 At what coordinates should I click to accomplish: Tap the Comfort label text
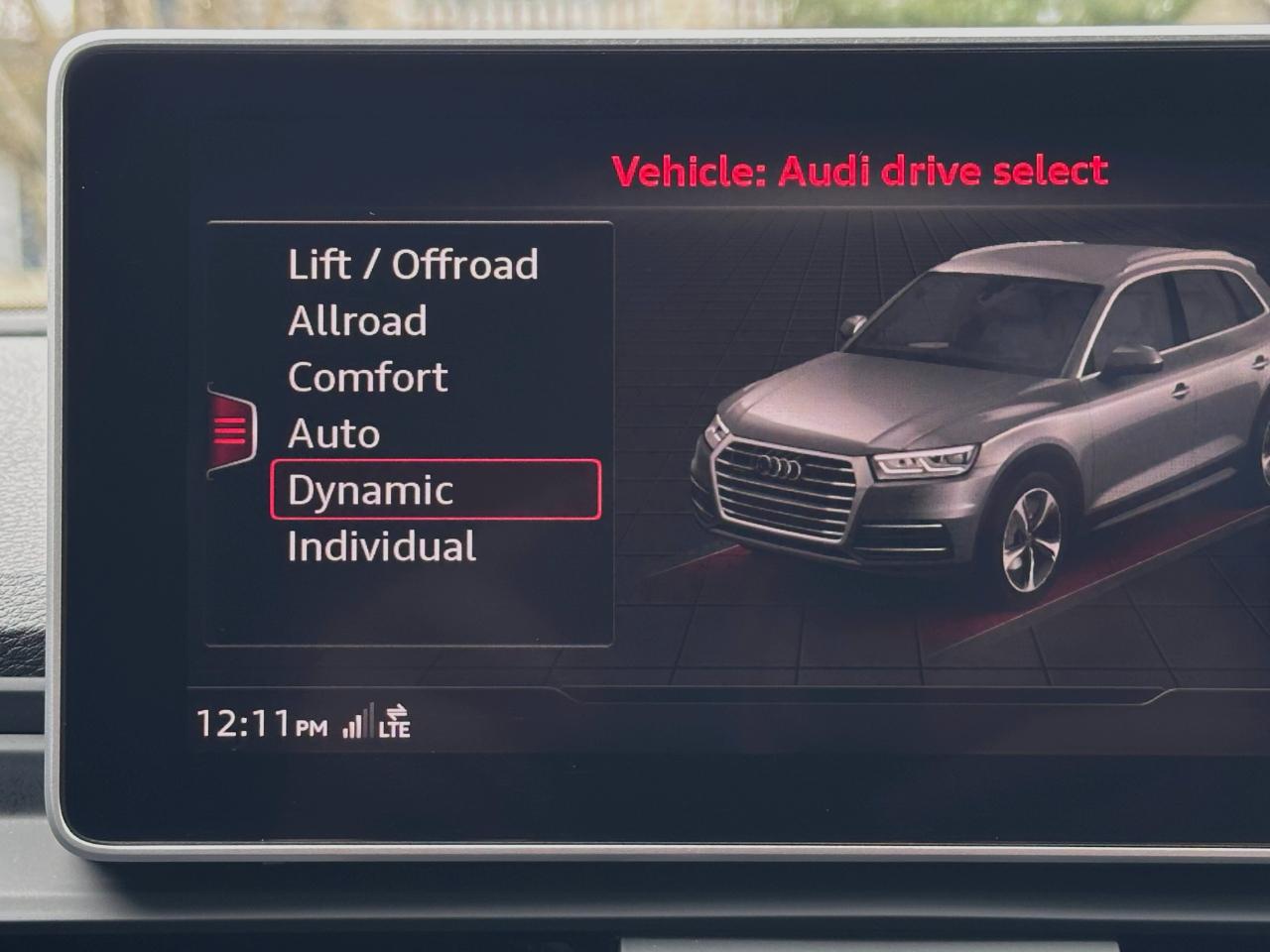tap(365, 377)
